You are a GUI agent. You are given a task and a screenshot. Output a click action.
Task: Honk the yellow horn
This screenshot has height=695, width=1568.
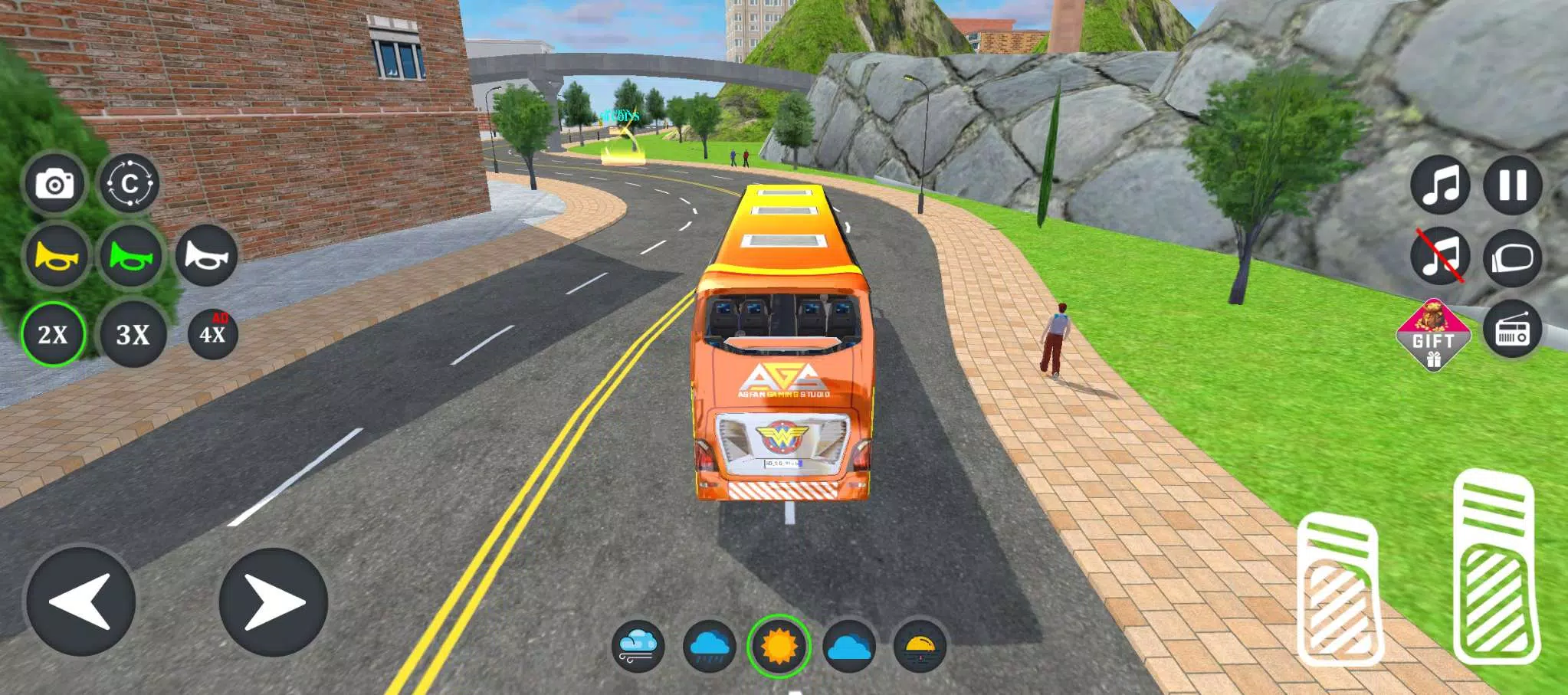(x=54, y=257)
